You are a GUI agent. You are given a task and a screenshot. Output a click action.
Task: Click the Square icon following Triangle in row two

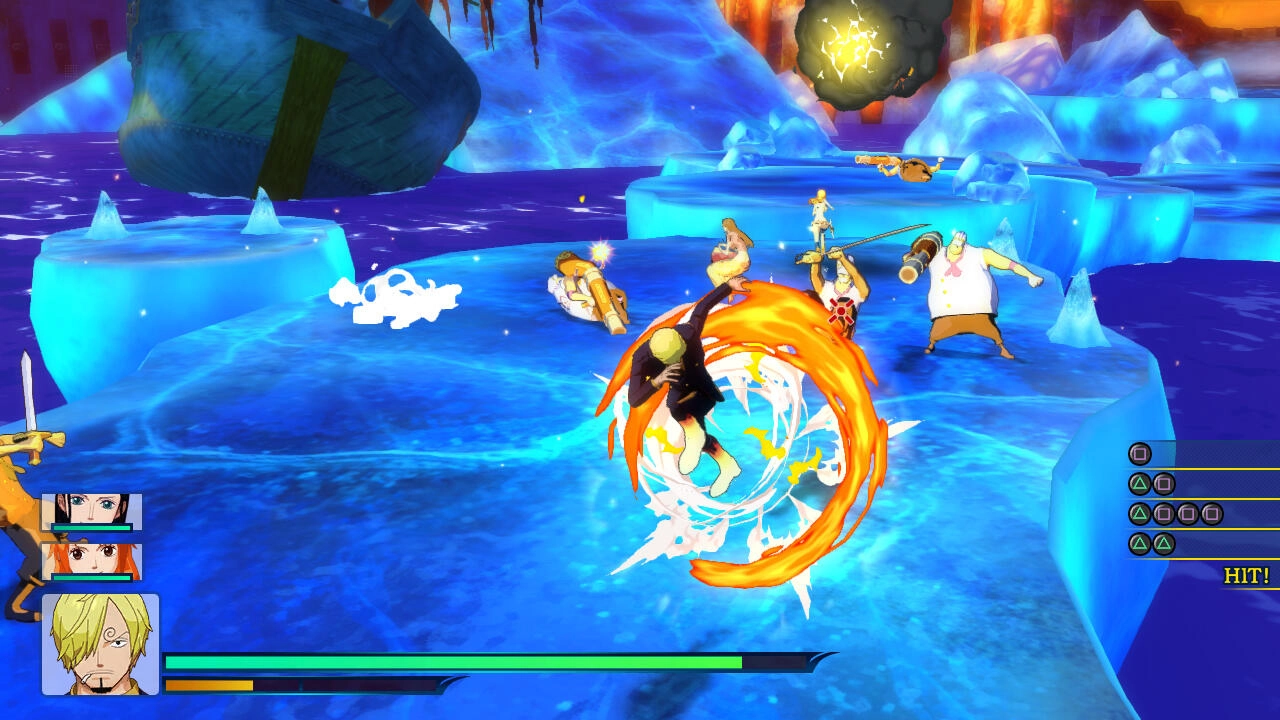[1162, 484]
